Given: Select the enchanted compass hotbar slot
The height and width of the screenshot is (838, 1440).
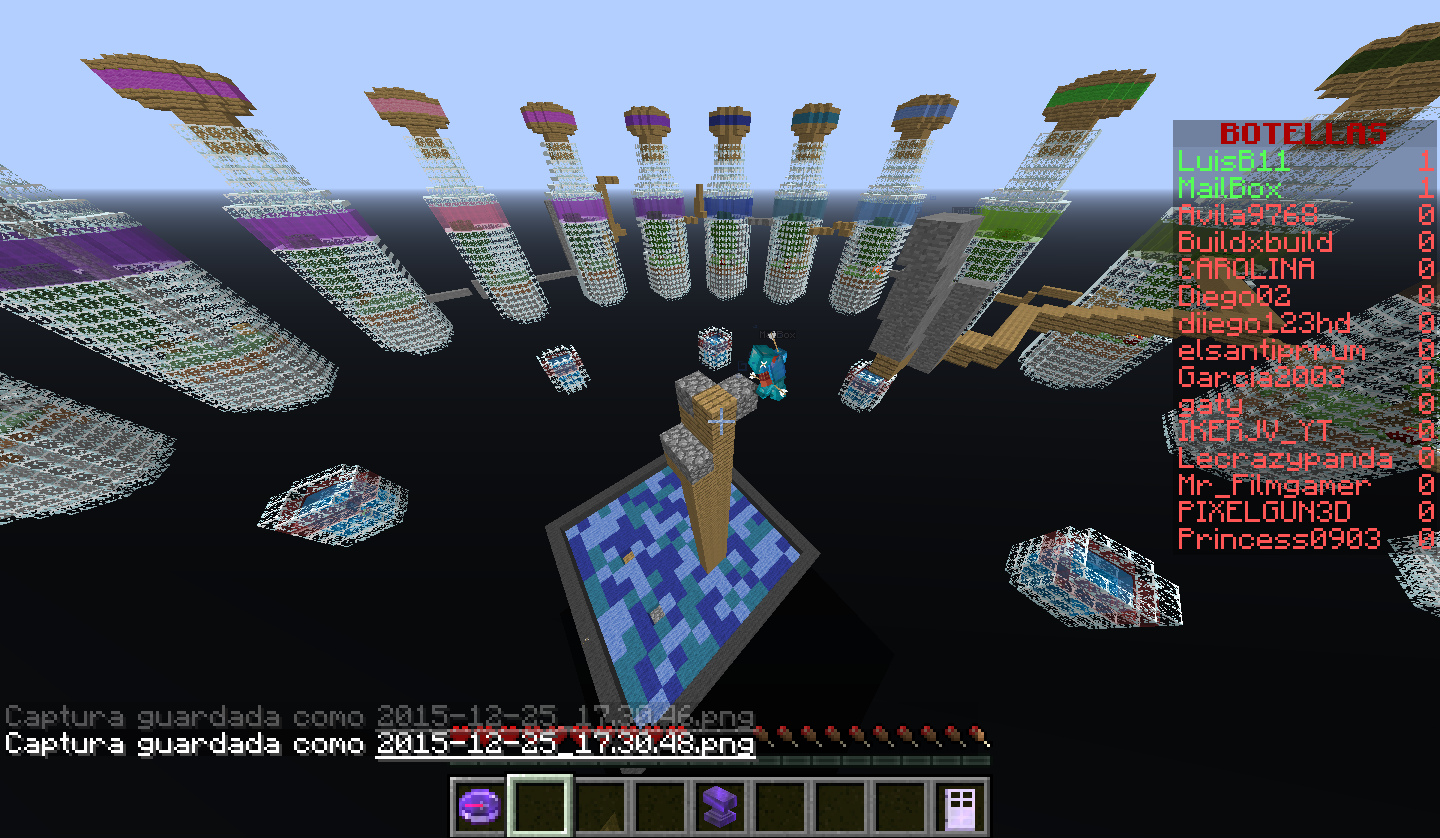Looking at the screenshot, I should (479, 806).
